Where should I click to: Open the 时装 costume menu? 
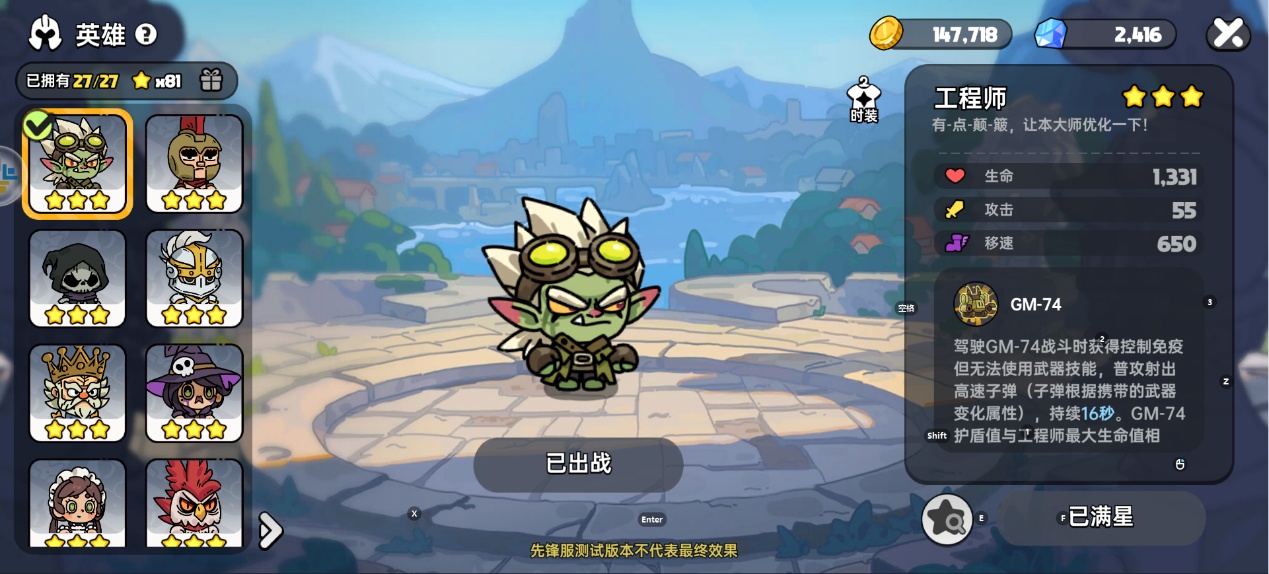tap(863, 101)
